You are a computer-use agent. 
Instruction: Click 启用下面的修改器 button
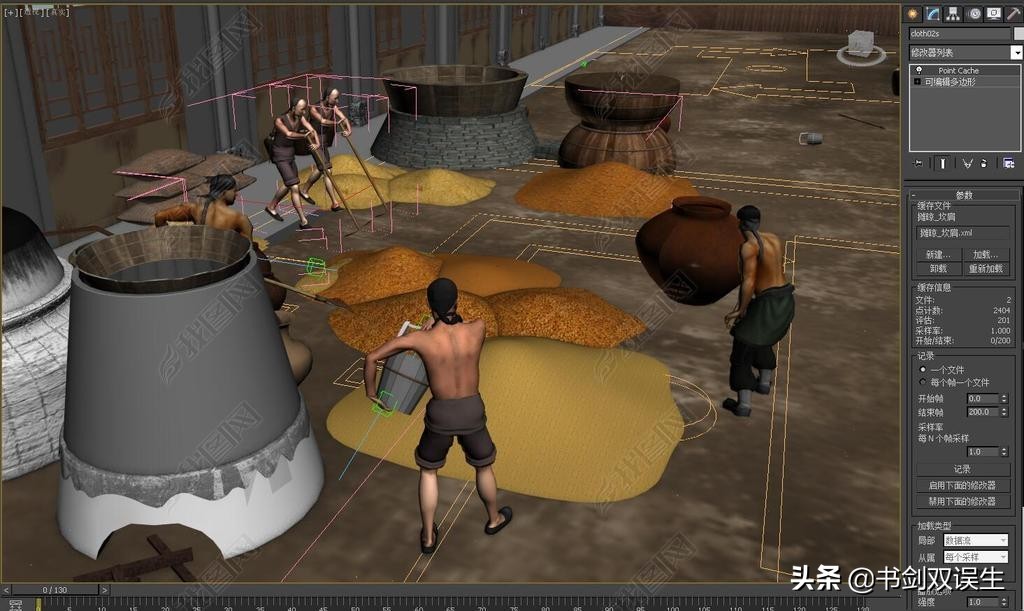(962, 485)
